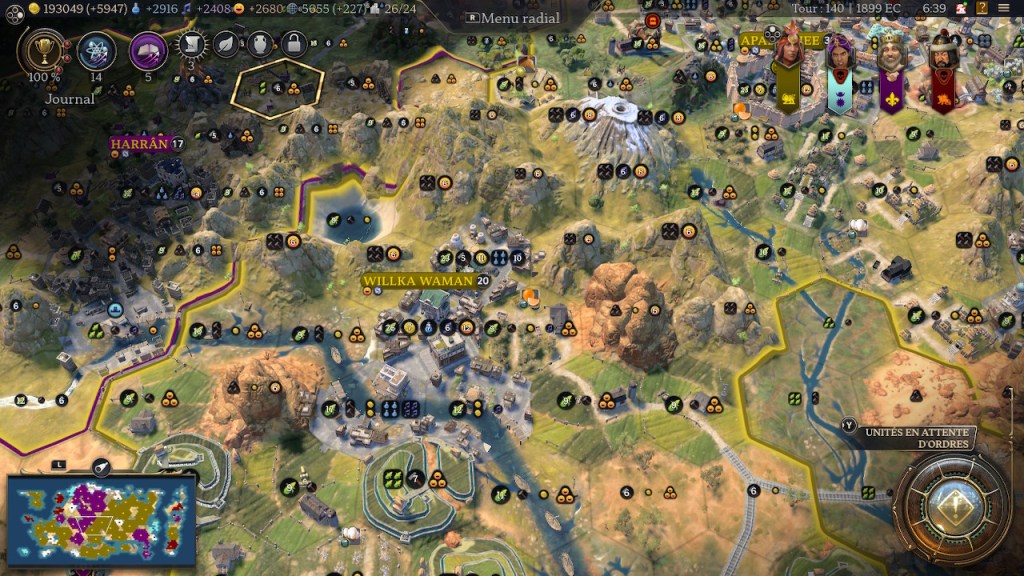The width and height of the screenshot is (1024, 576).
Task: Select the Harran city banner
Action: 138,144
